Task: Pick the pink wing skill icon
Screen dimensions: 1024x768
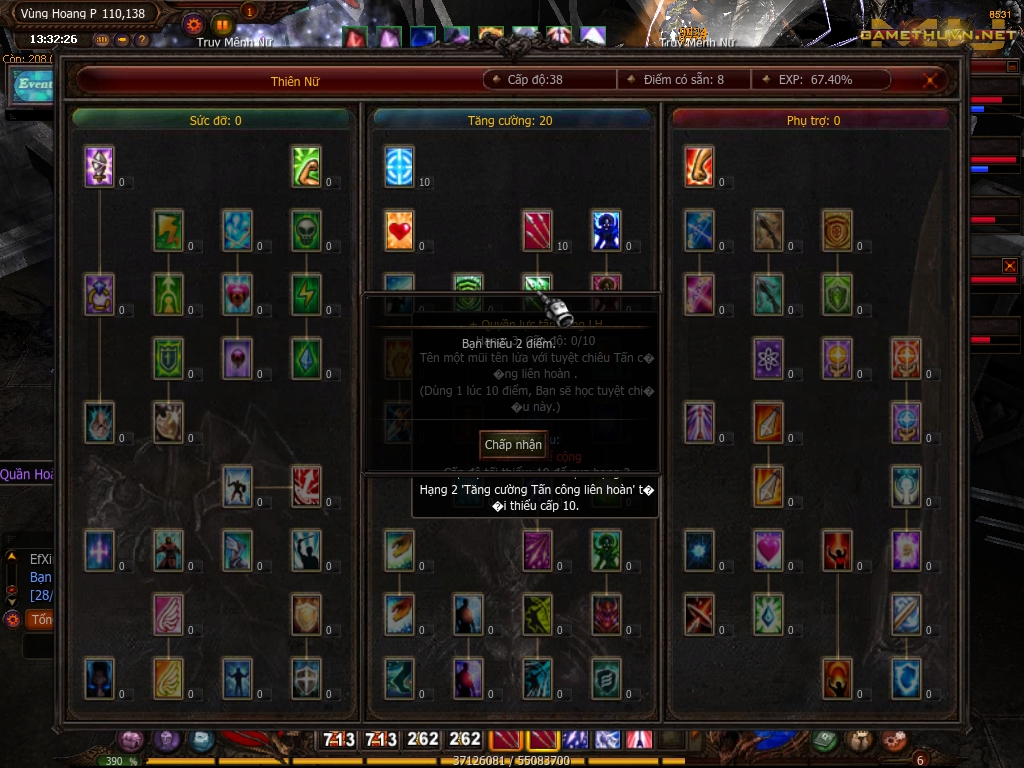Action: (x=168, y=614)
